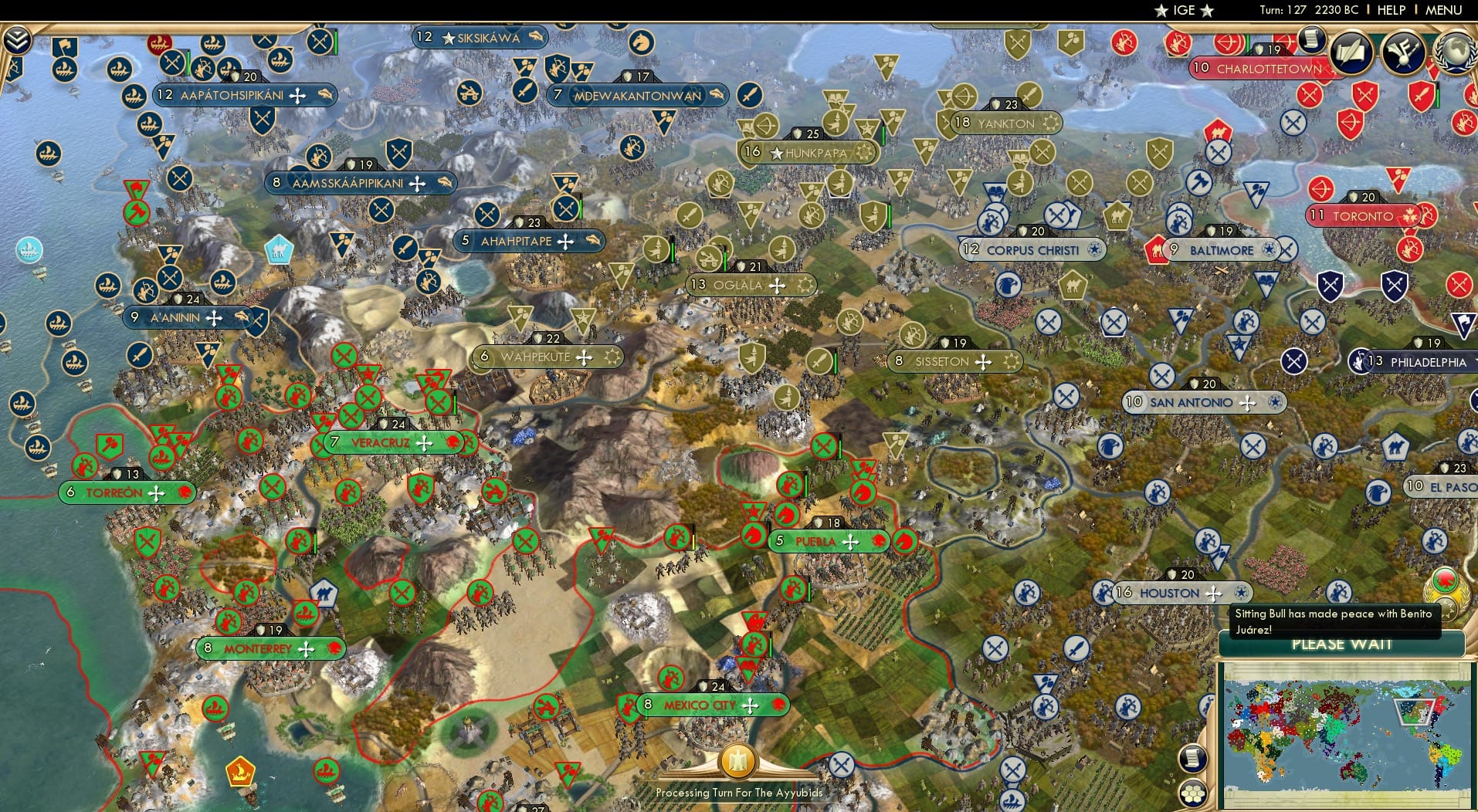This screenshot has width=1478, height=812.
Task: Open the Diplomacy overview laurel globe
Action: [1453, 51]
